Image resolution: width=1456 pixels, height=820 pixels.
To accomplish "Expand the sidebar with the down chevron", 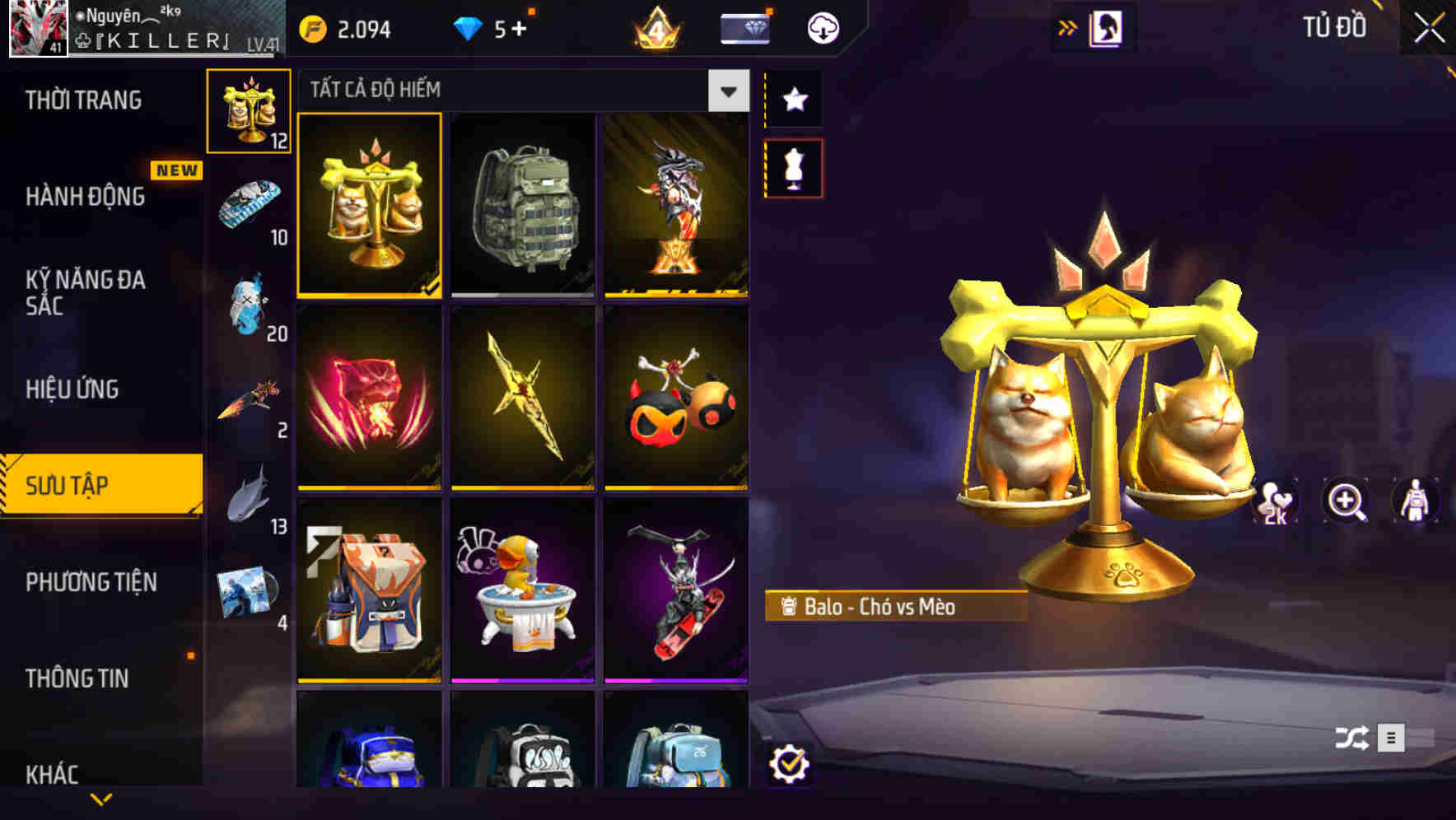I will click(x=100, y=797).
